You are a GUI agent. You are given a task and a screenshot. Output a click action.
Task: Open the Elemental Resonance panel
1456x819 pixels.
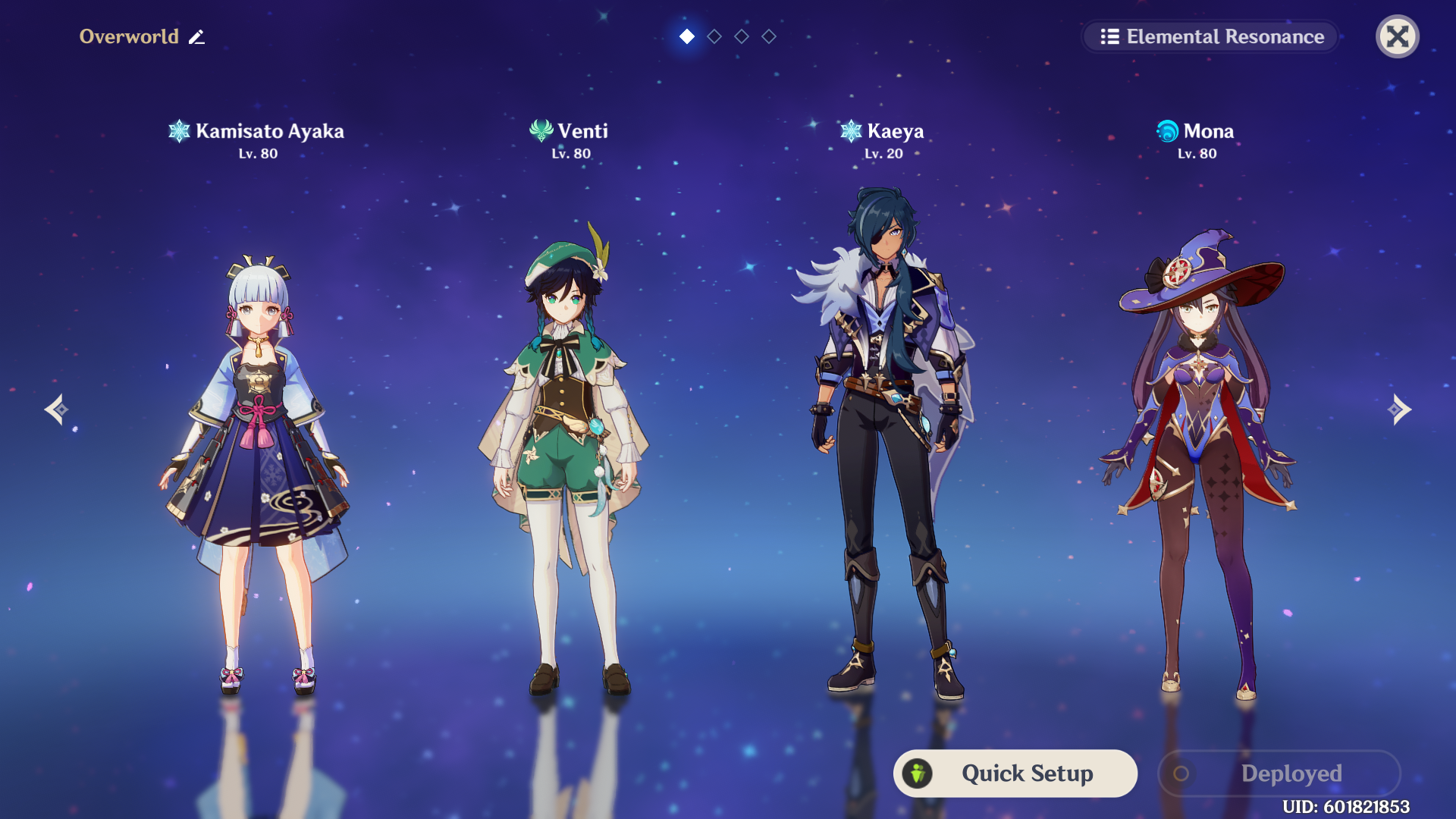[1210, 36]
